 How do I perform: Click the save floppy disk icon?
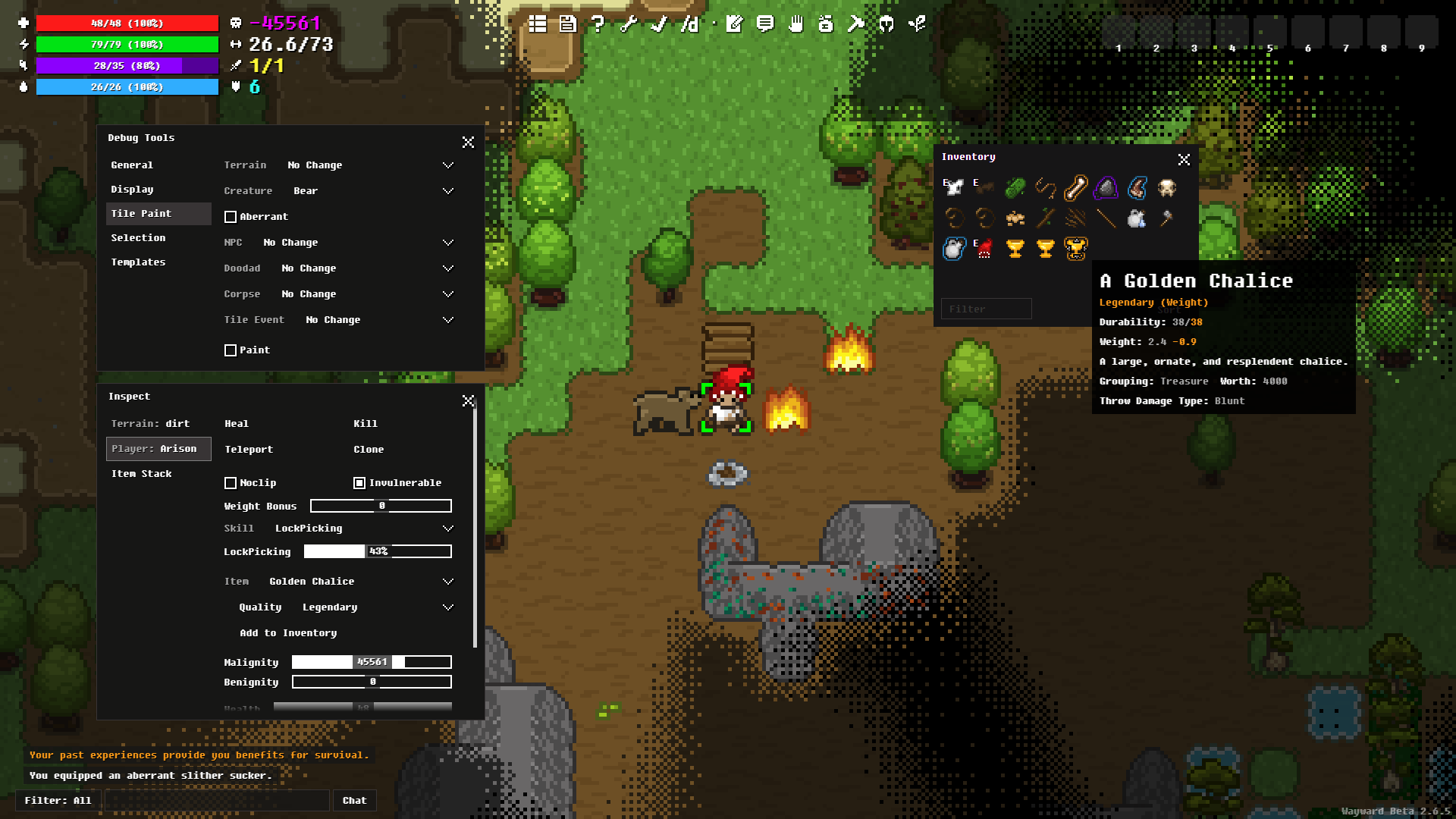point(568,24)
